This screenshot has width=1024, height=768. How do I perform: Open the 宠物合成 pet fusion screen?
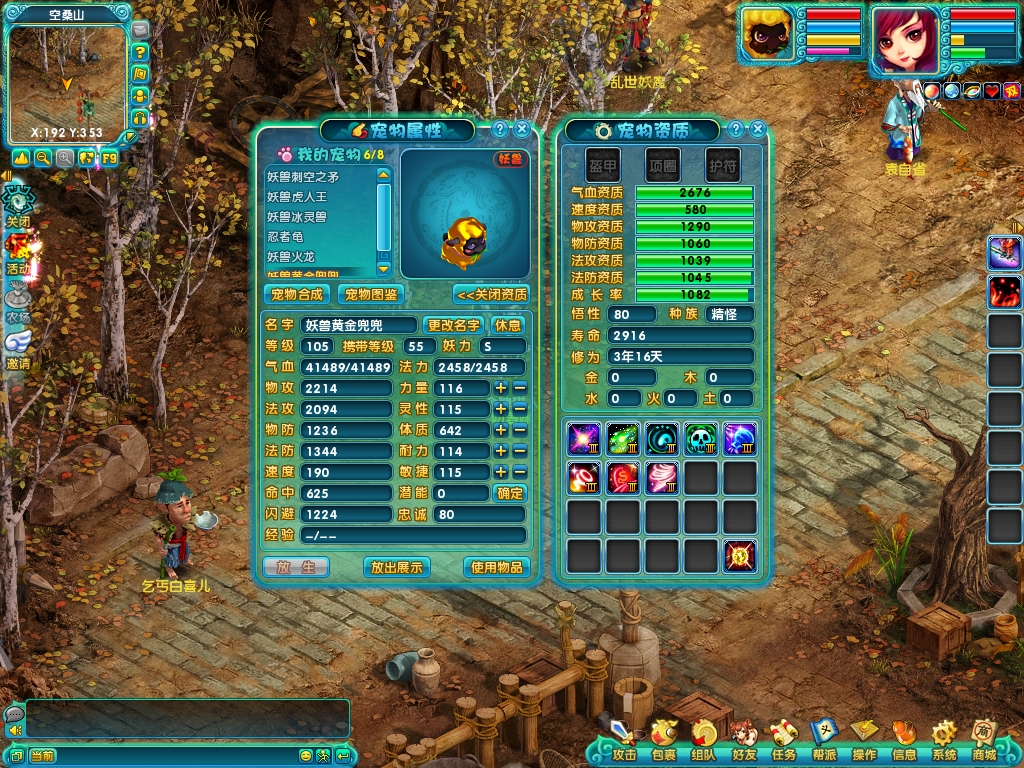pyautogui.click(x=297, y=294)
